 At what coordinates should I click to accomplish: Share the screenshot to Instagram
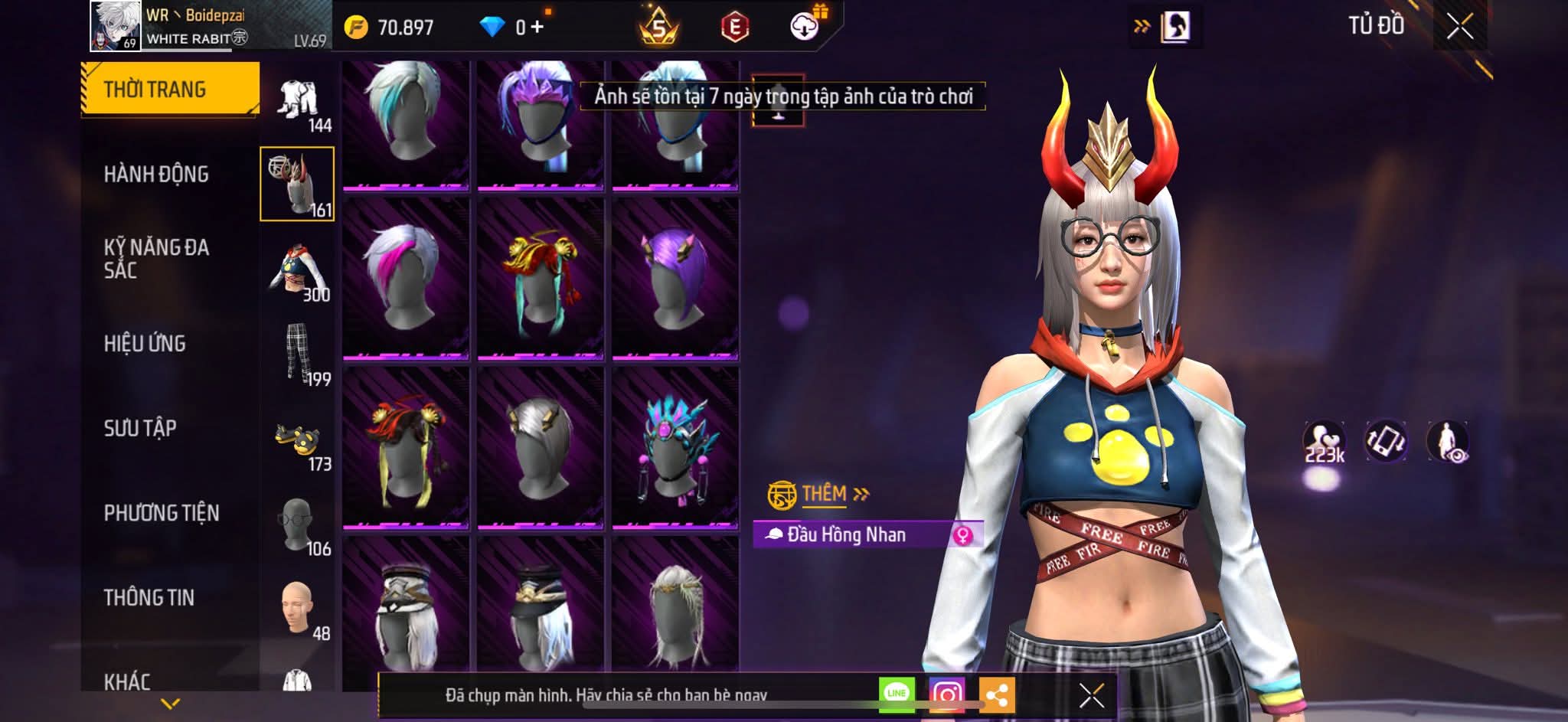point(946,694)
